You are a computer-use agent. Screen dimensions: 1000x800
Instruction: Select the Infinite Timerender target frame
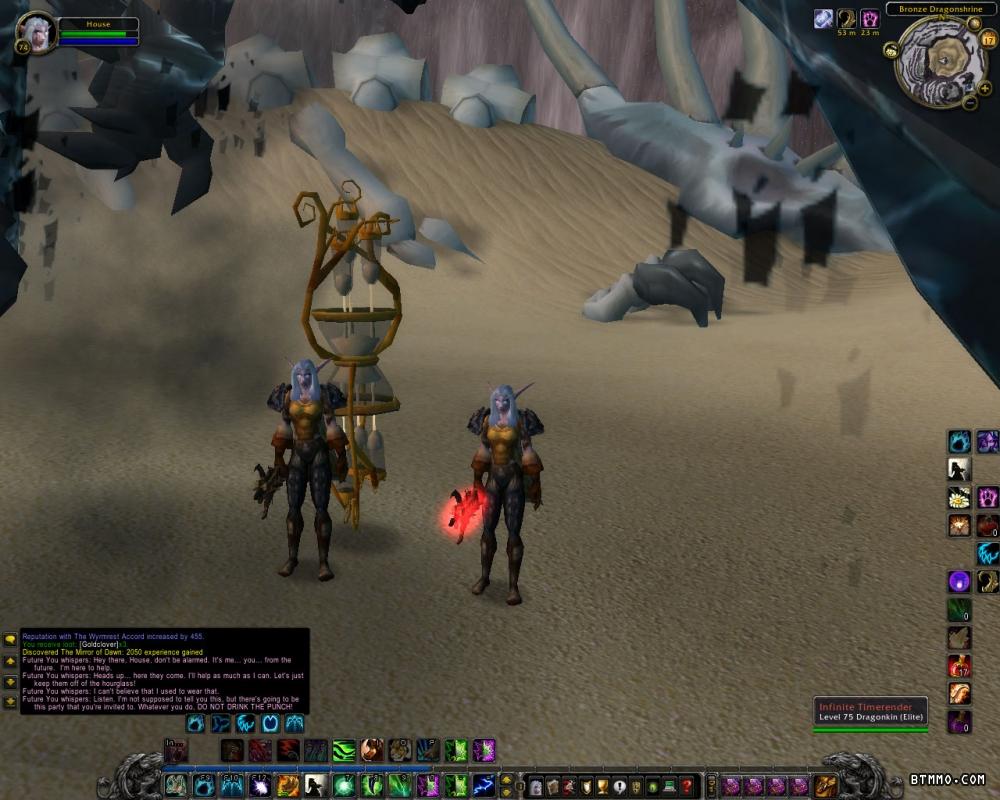[x=870, y=712]
